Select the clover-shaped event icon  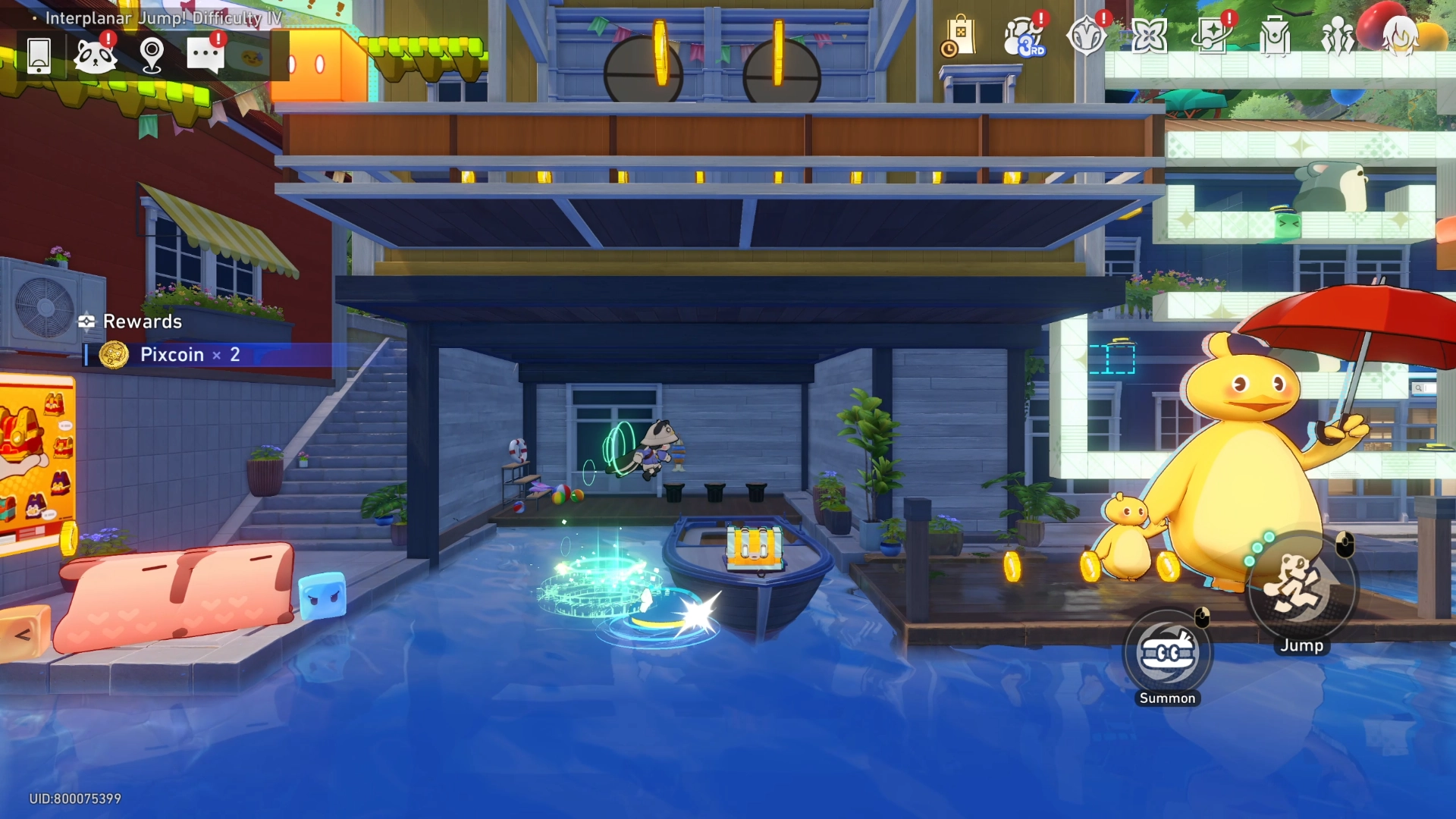coord(1151,34)
